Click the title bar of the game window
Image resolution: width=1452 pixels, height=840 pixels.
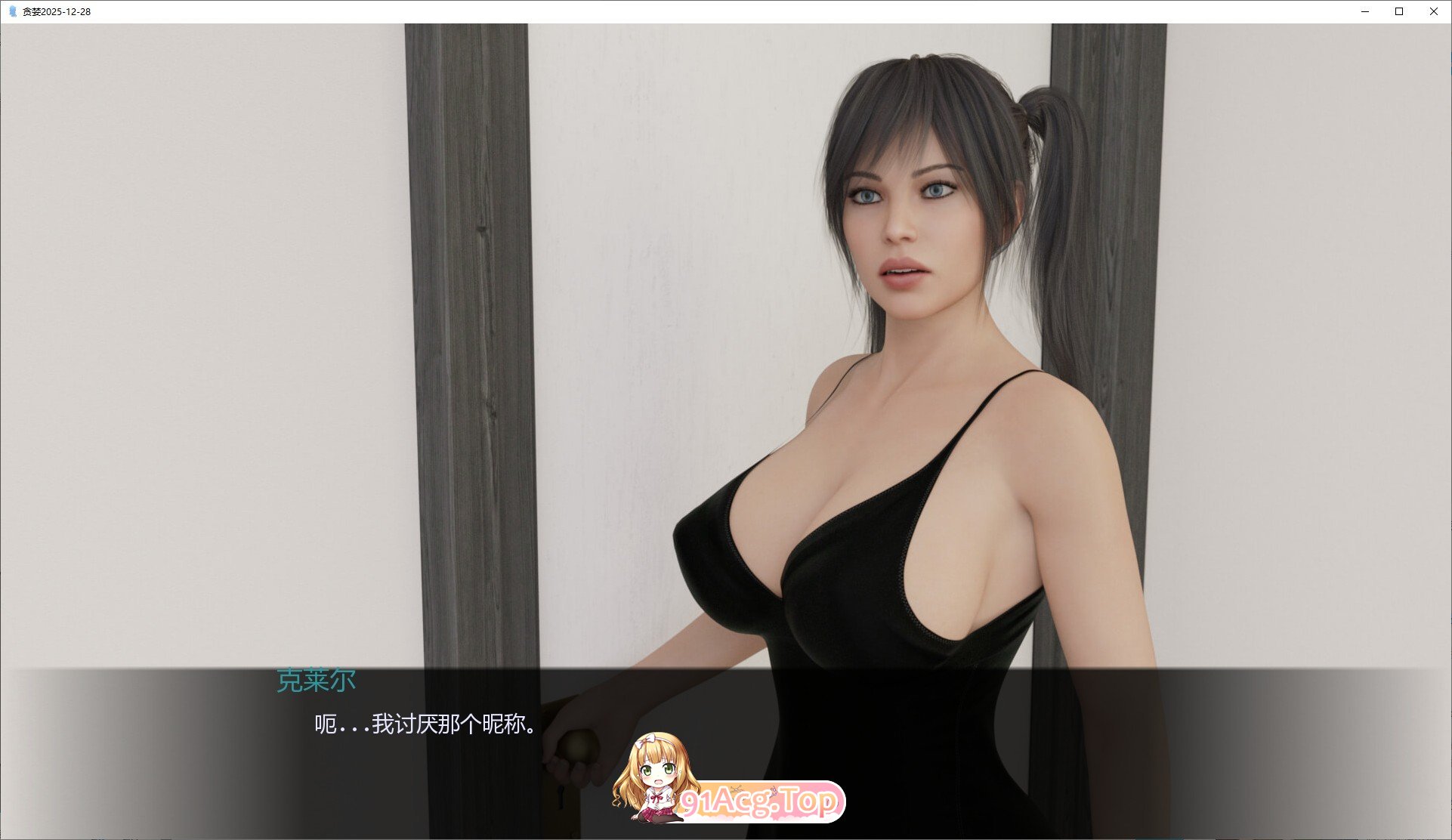[x=453, y=11]
